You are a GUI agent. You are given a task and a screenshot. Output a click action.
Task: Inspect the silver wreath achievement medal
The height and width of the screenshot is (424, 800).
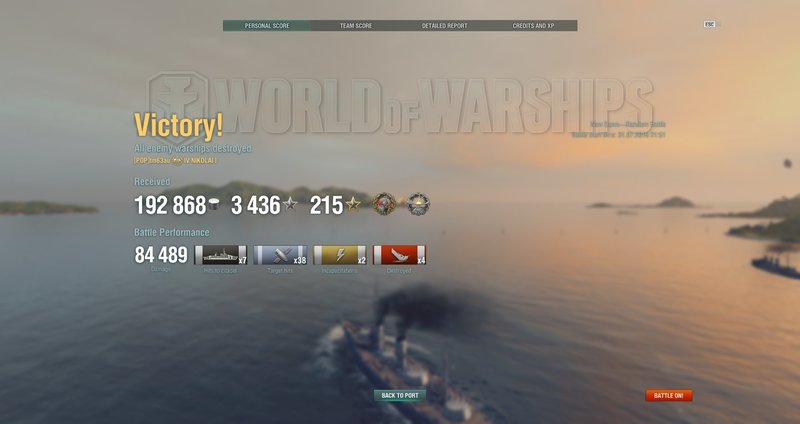tap(417, 205)
